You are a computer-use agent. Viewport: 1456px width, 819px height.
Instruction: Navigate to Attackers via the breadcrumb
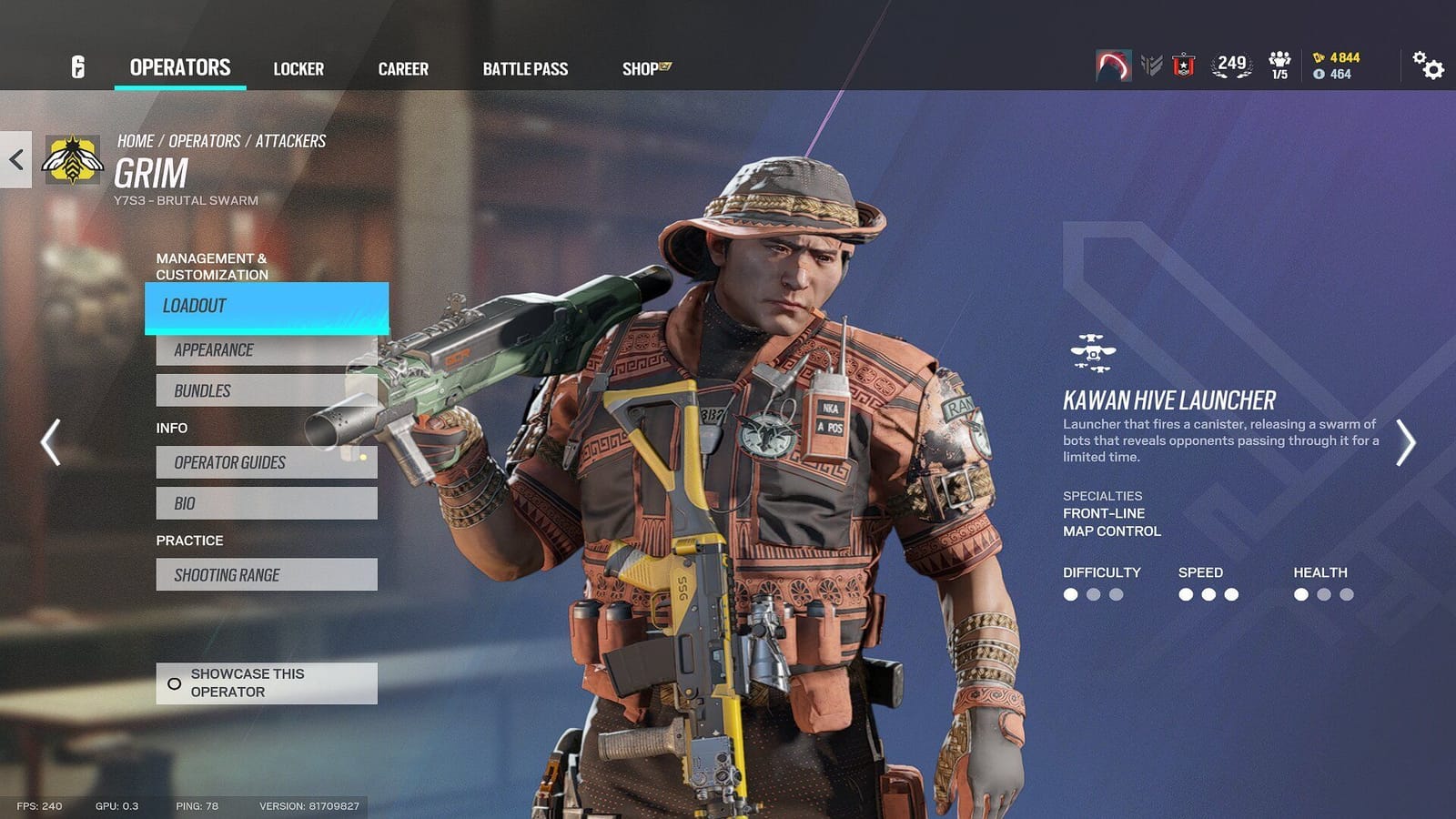(x=291, y=139)
